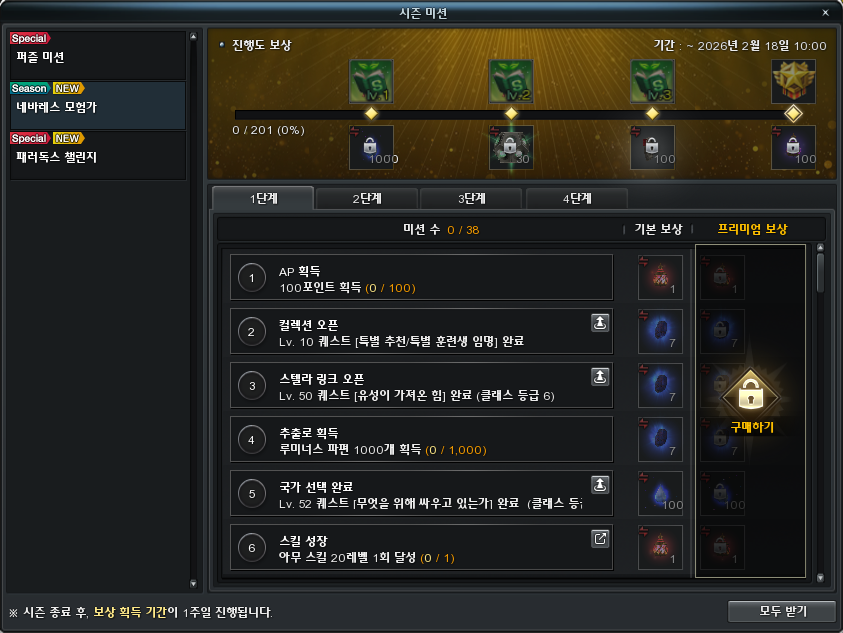
Task: Click the basic reward icon for AP 획득
Action: tap(660, 277)
